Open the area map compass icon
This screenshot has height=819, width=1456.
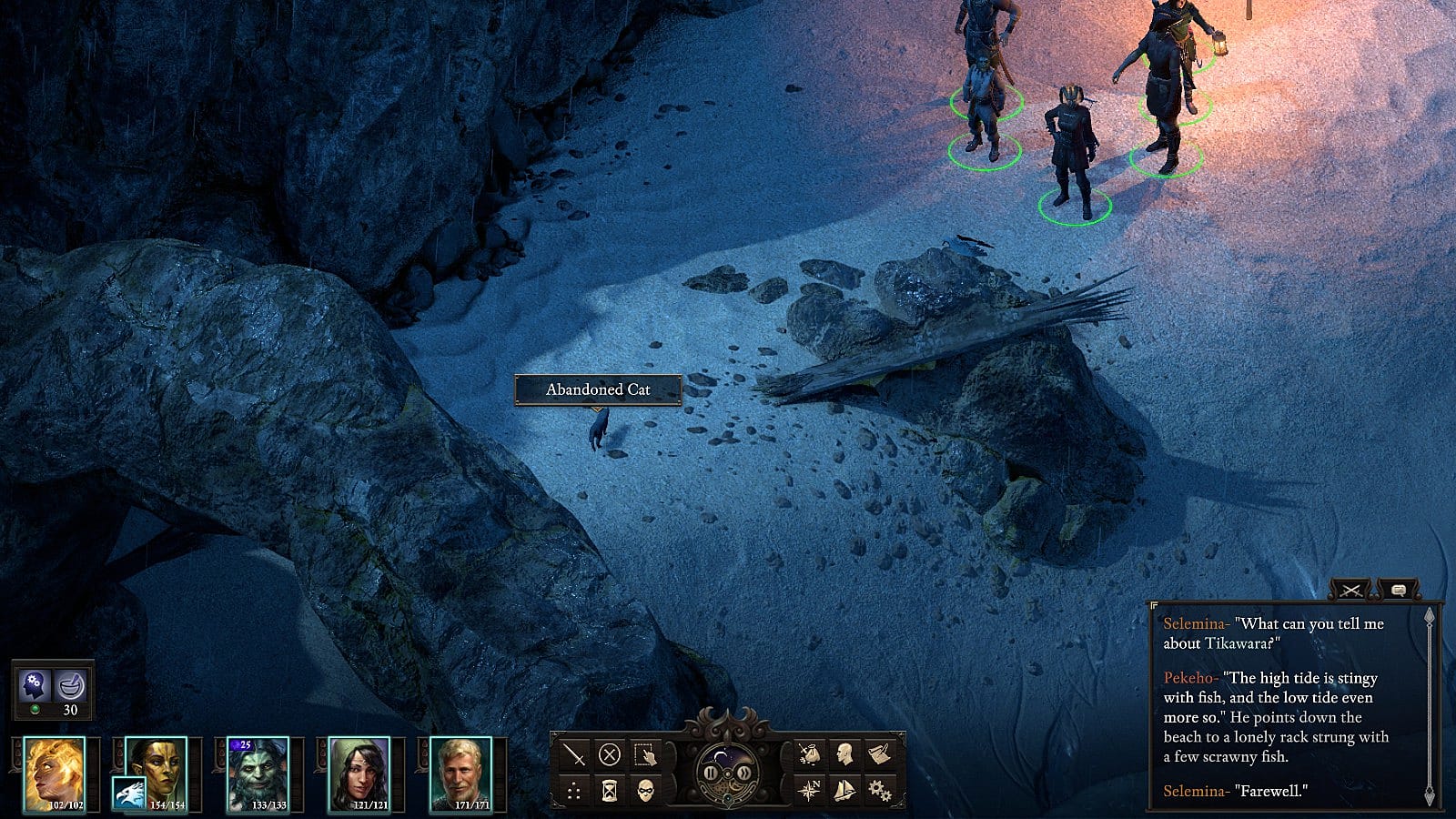(x=809, y=790)
